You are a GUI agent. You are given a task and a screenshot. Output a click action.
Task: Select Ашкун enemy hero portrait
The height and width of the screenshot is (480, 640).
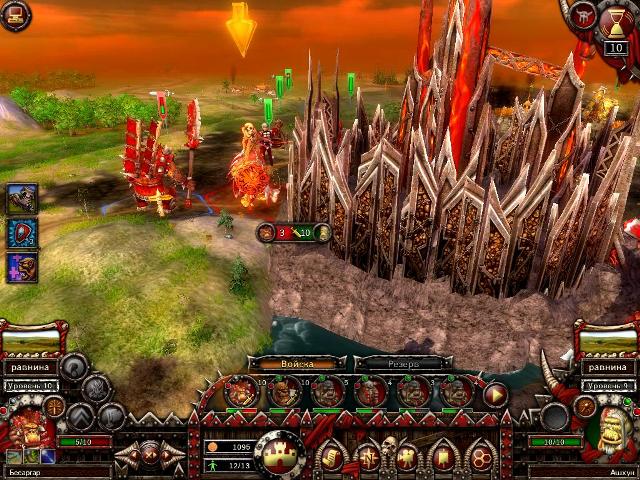tap(609, 432)
